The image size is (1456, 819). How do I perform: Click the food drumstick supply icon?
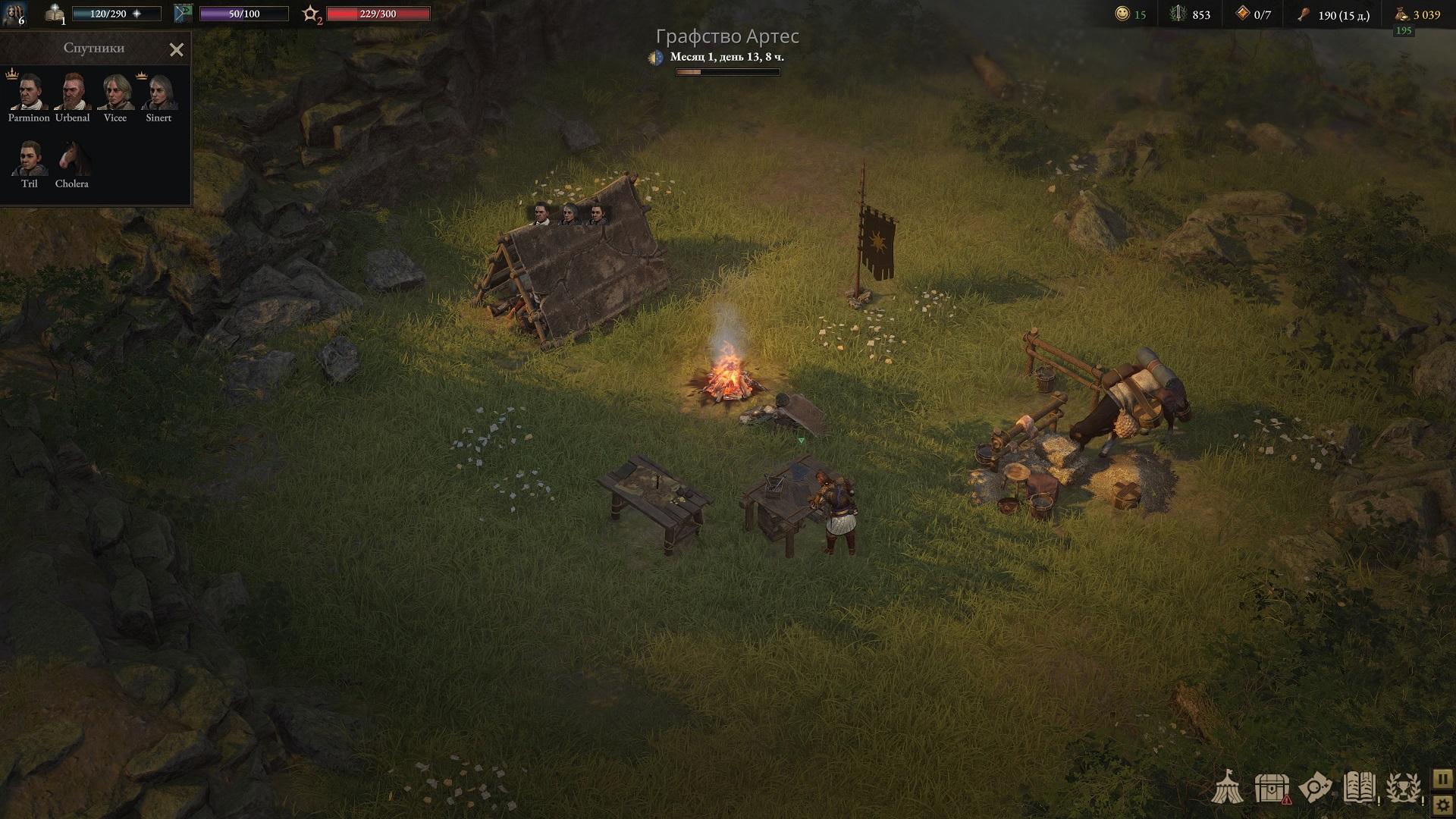tap(1304, 14)
